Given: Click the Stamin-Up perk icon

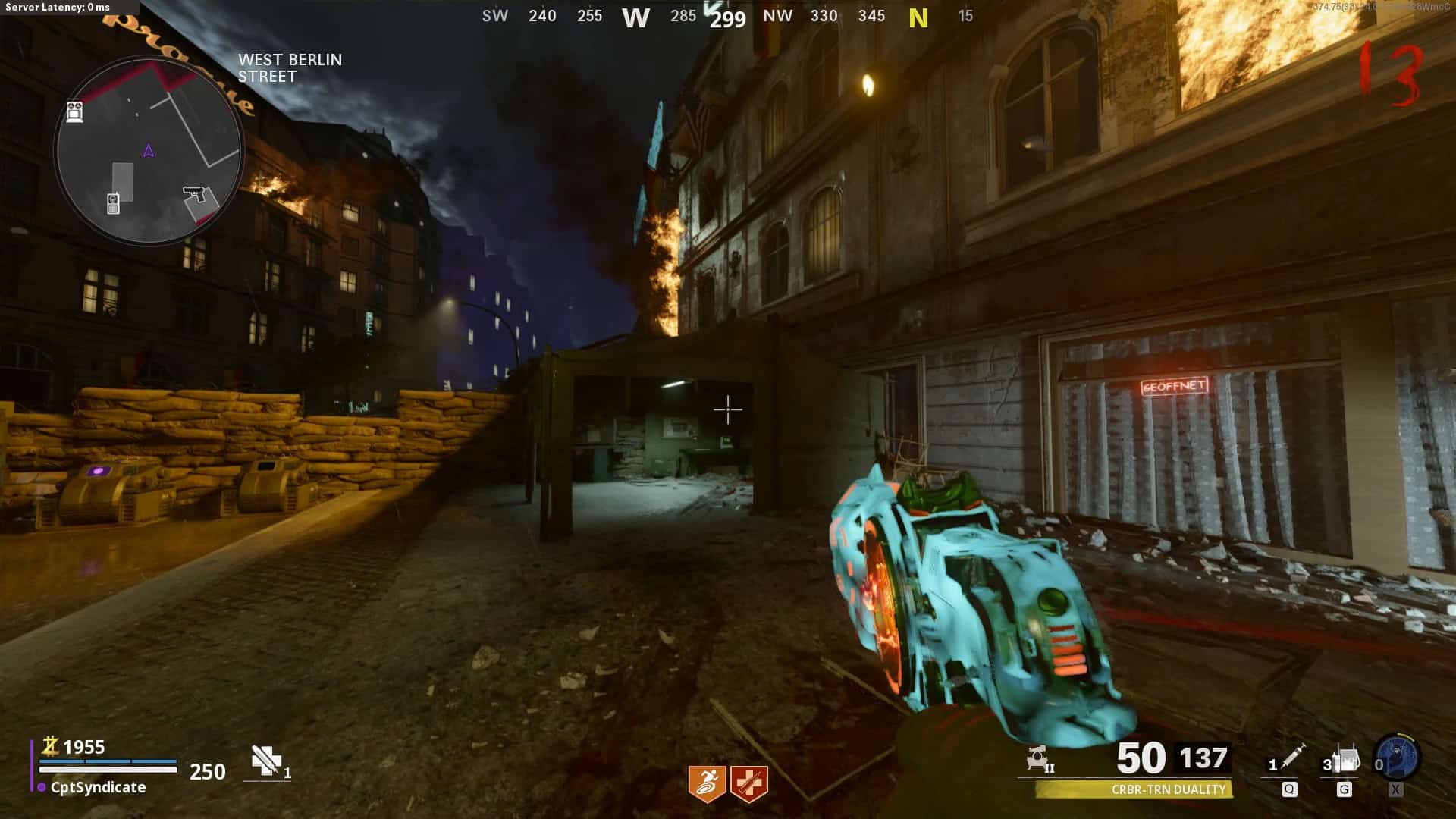Looking at the screenshot, I should (707, 783).
